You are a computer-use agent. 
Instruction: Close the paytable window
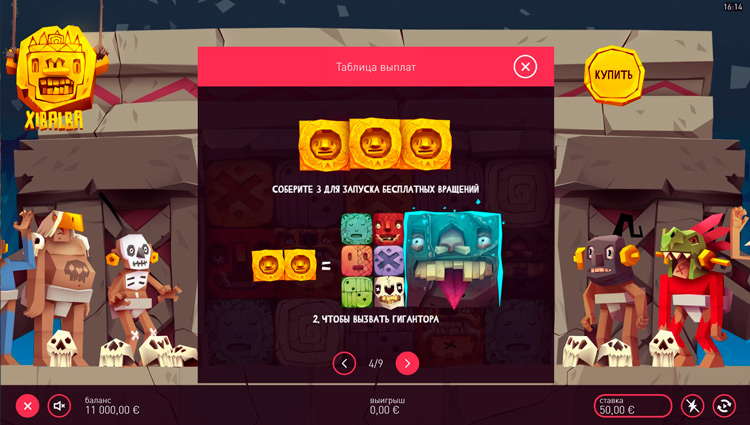(x=525, y=67)
